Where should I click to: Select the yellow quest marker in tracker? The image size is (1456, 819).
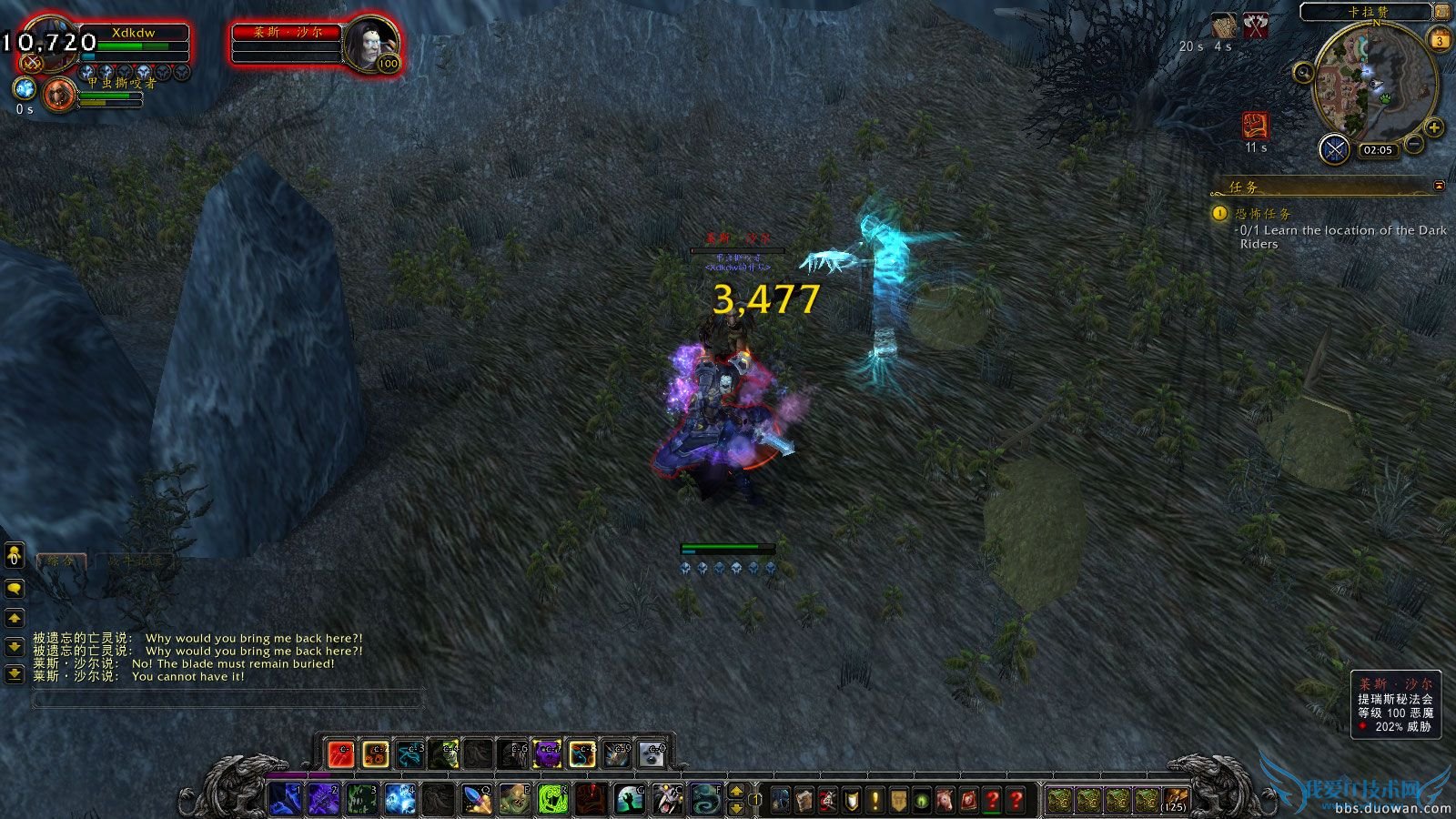(x=1219, y=213)
